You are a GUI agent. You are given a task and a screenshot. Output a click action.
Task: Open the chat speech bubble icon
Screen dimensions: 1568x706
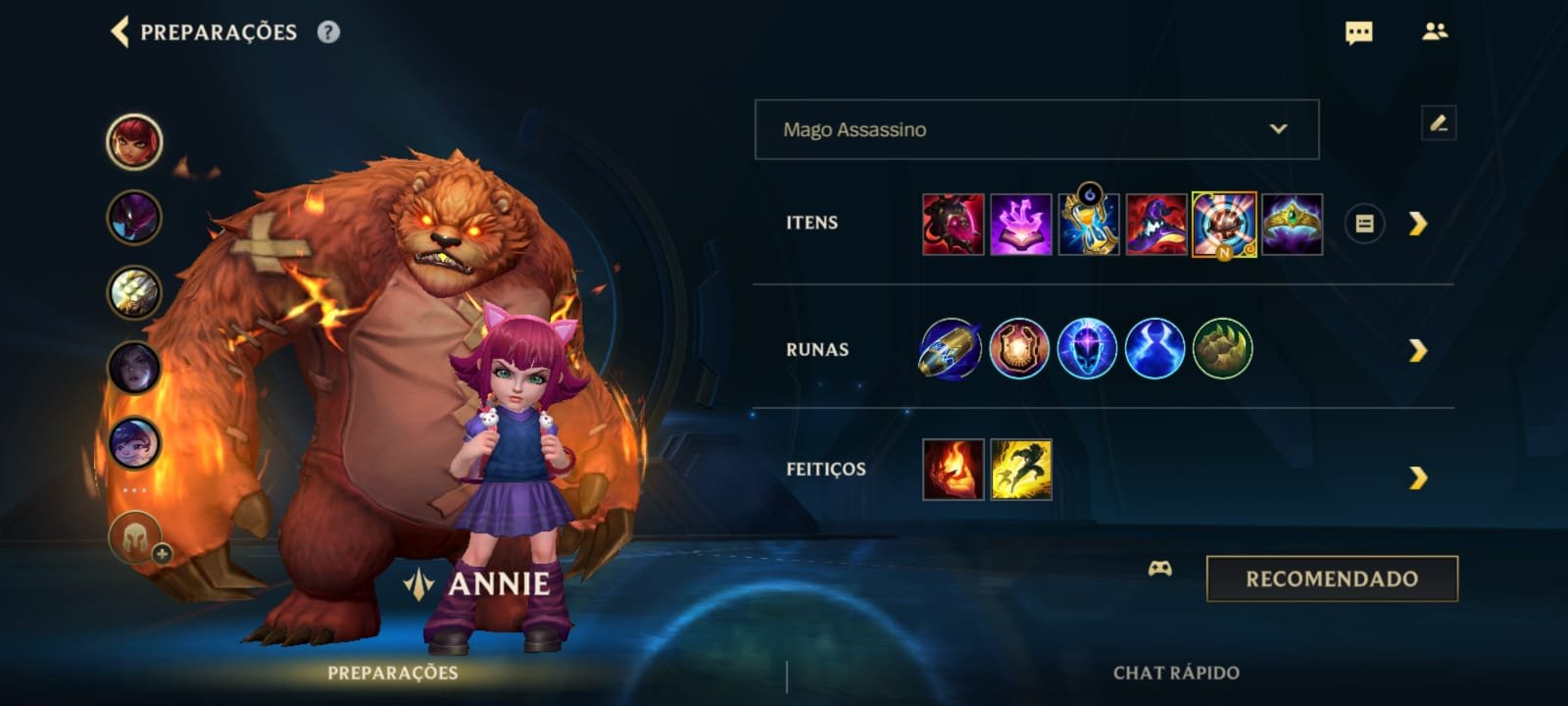1358,33
